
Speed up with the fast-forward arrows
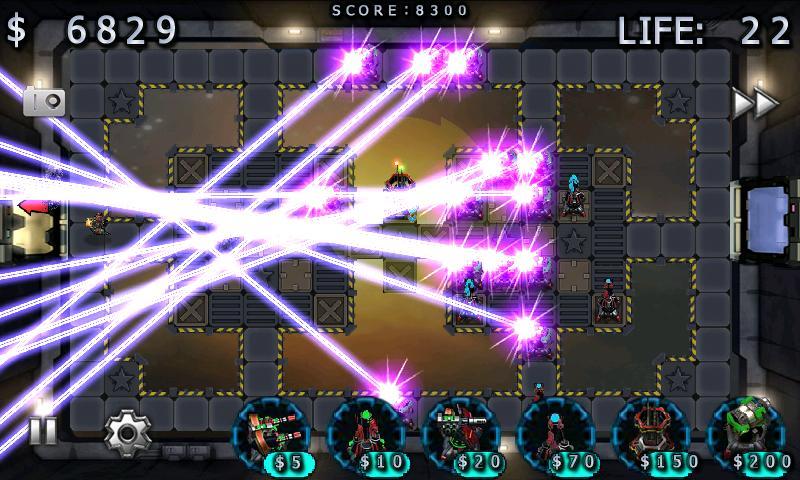[x=755, y=102]
